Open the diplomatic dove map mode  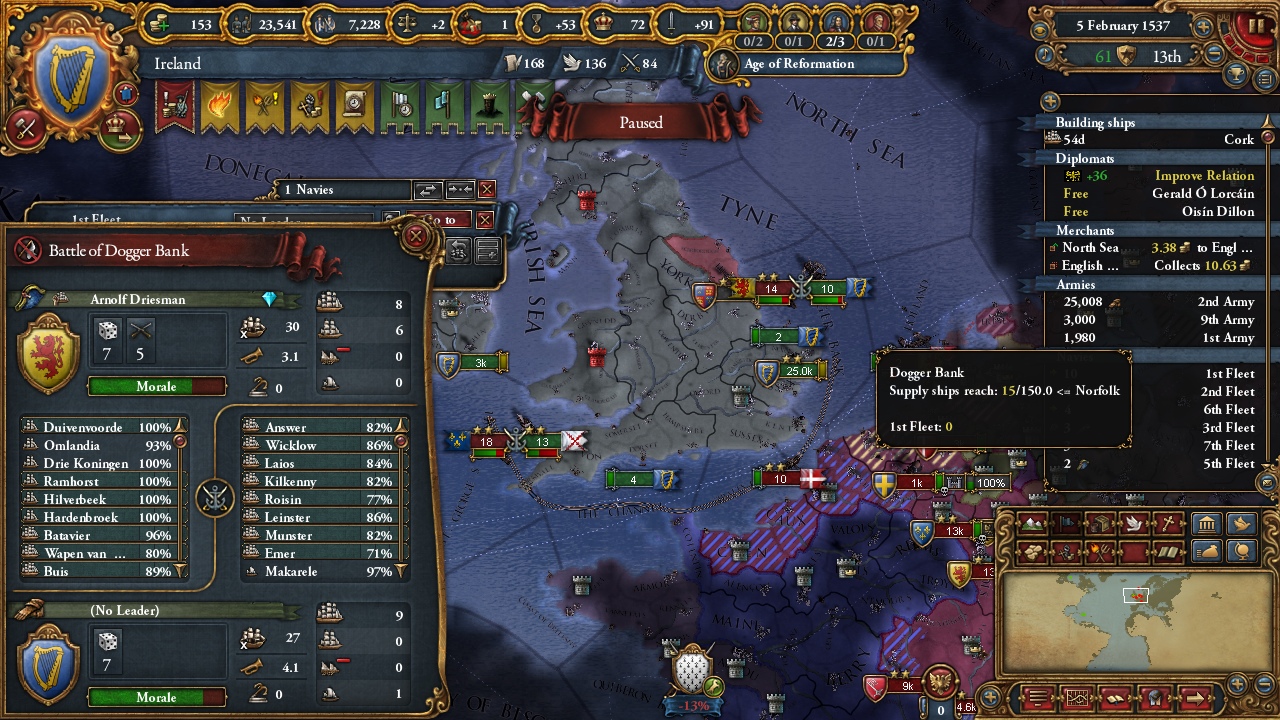tap(1134, 524)
